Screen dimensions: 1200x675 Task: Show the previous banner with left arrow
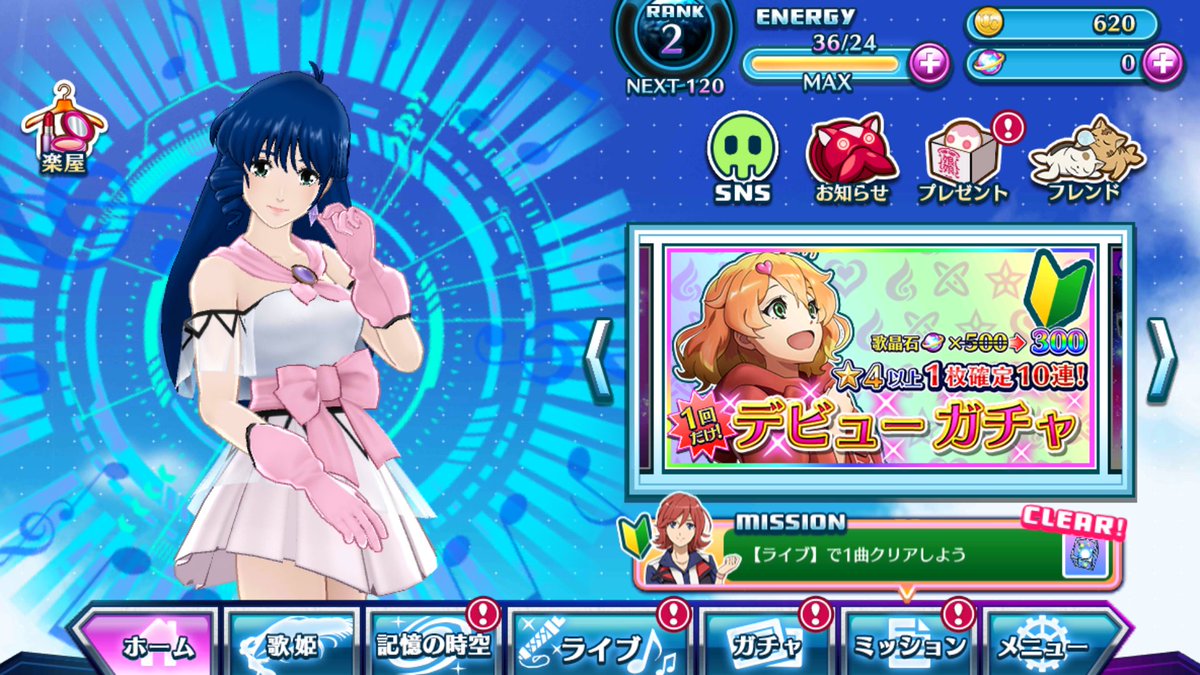click(x=598, y=360)
